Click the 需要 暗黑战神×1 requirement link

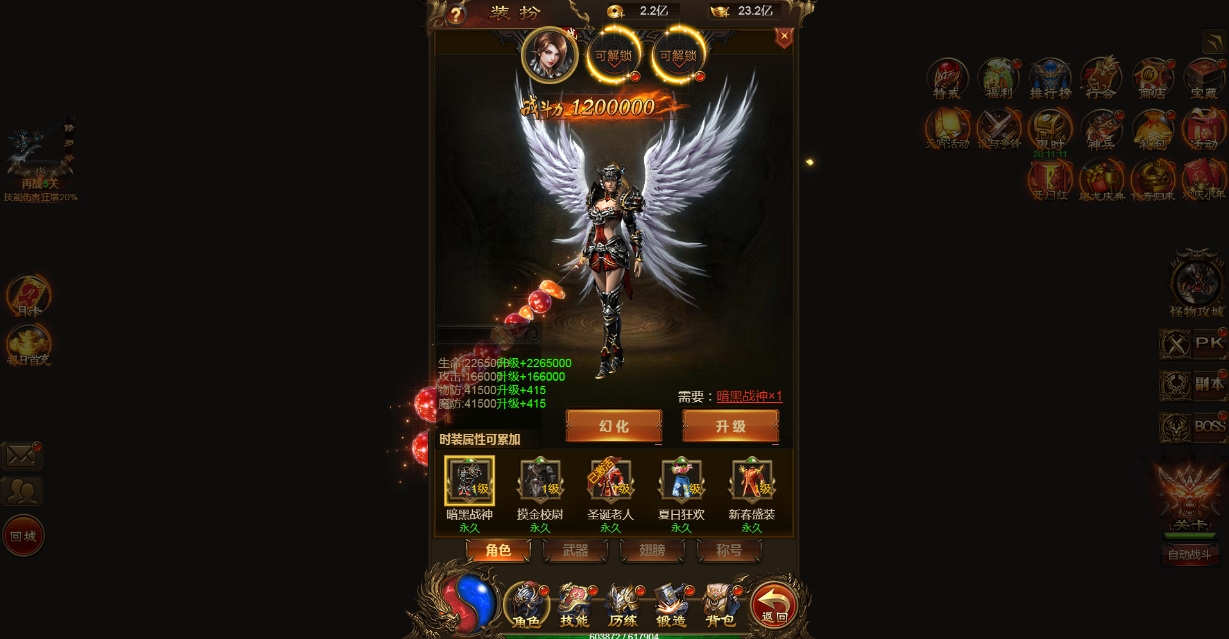pyautogui.click(x=749, y=397)
